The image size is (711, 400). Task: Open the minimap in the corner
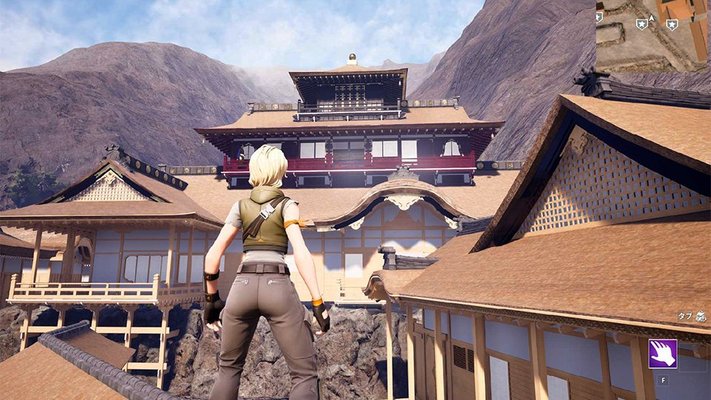click(x=653, y=30)
